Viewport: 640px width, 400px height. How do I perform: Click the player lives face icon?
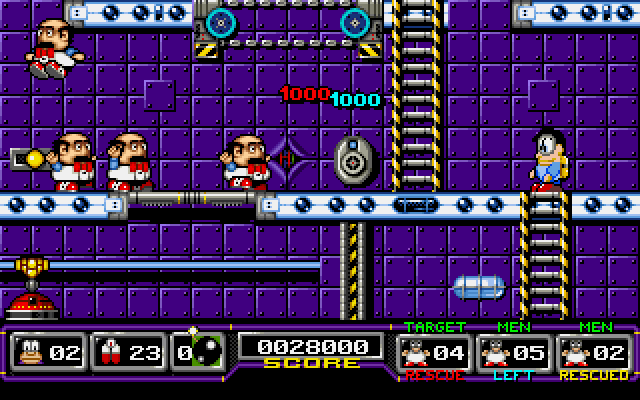click(30, 352)
